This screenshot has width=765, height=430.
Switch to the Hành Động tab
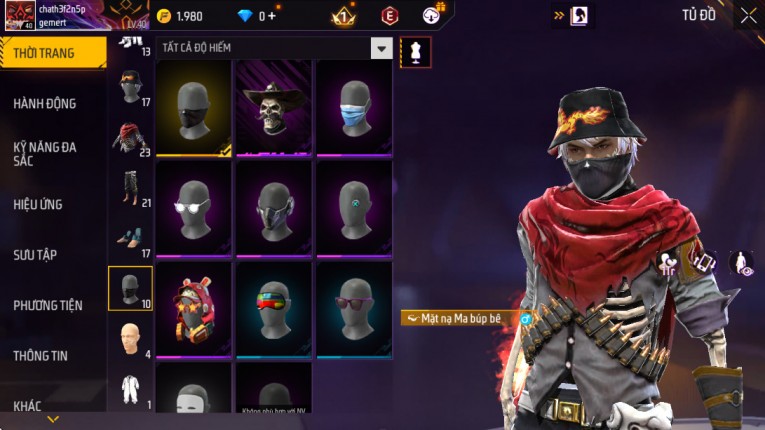(x=45, y=103)
